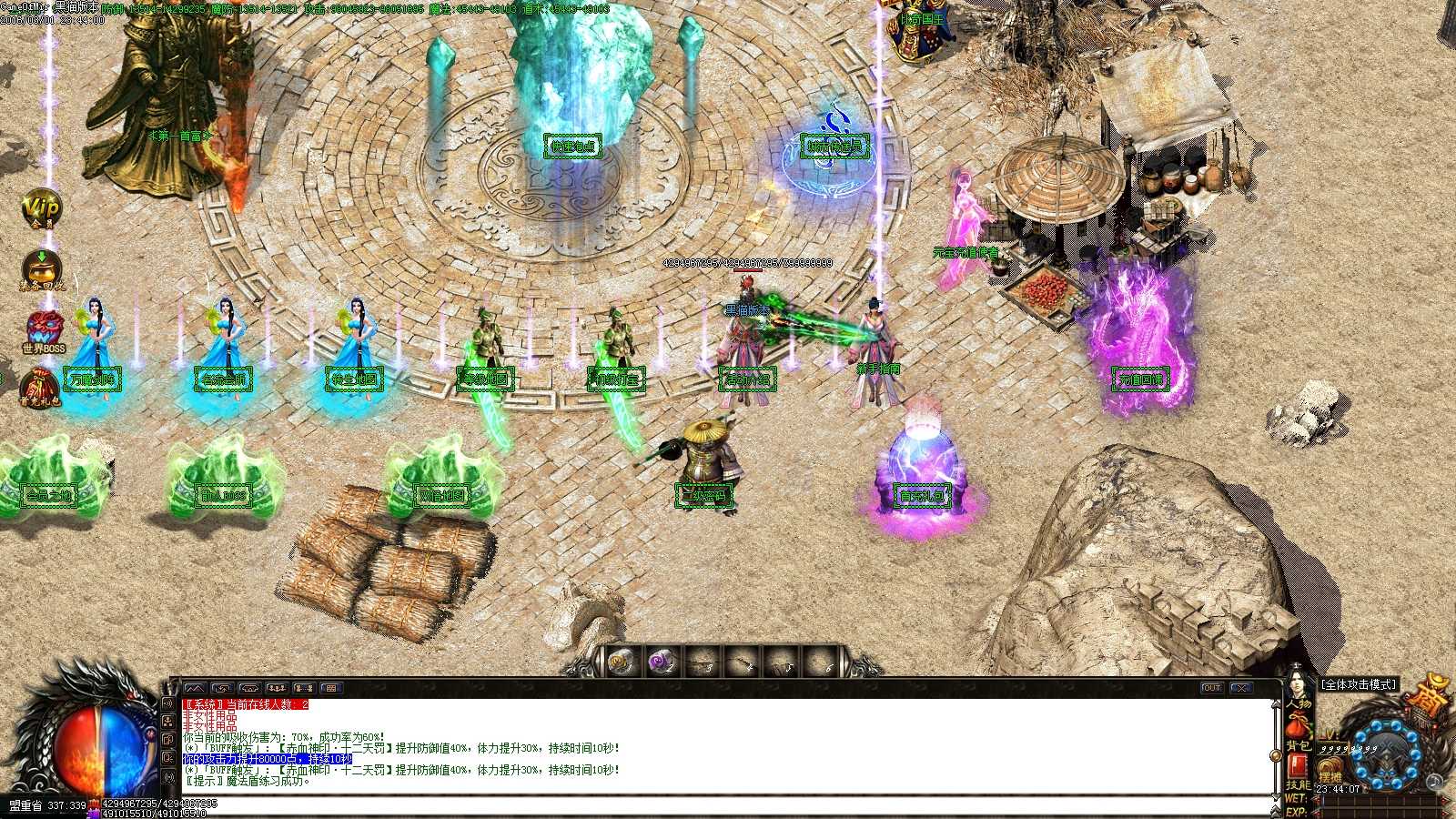Click the rightmost grid button on the chat toolbar
The image size is (1456, 819).
coord(332,688)
